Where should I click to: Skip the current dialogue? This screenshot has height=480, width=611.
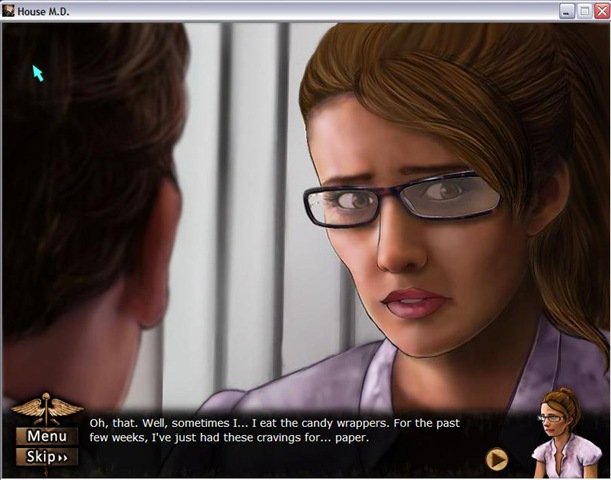47,457
